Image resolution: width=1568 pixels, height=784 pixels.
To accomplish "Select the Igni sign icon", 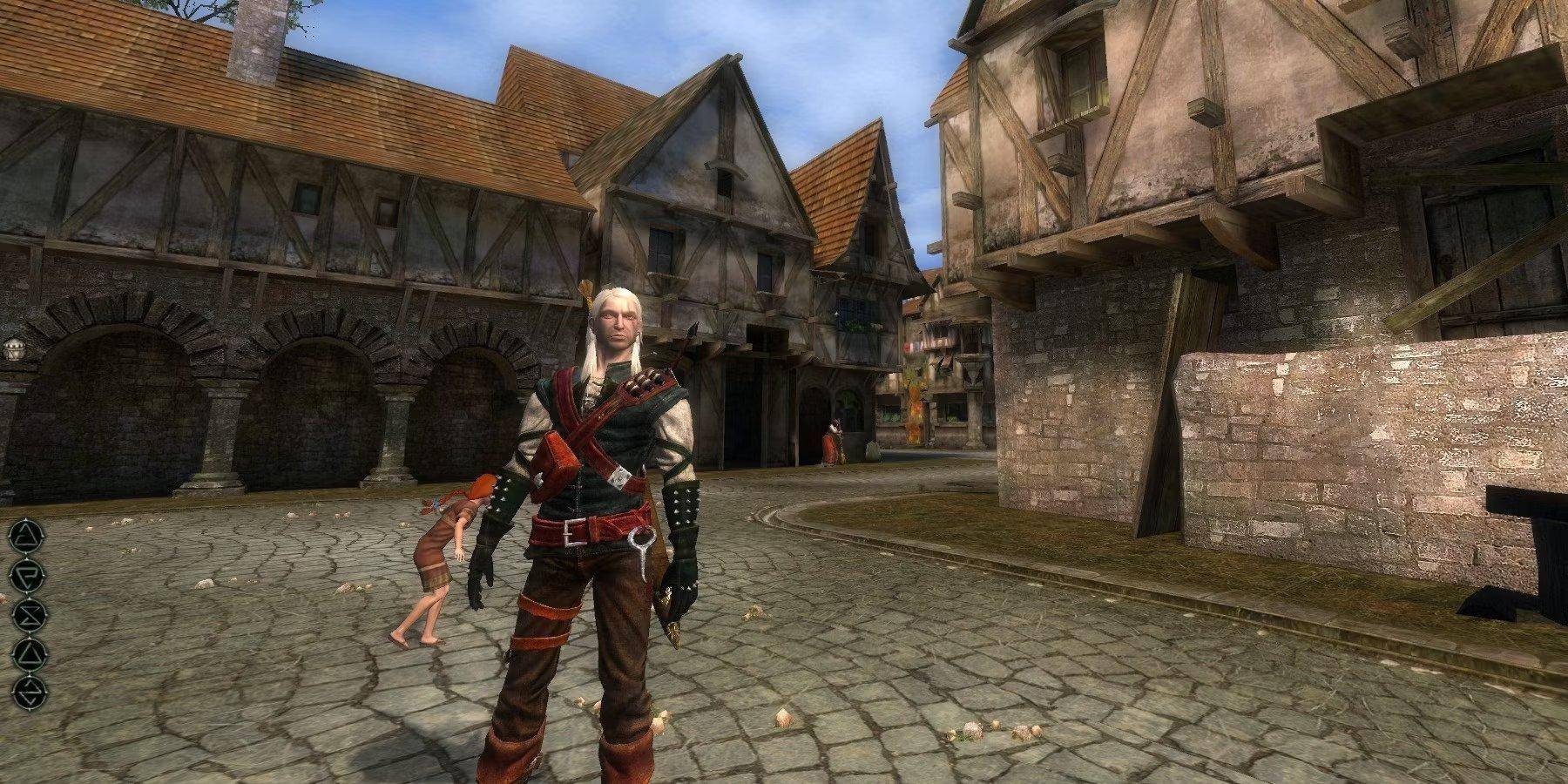I will (x=26, y=573).
